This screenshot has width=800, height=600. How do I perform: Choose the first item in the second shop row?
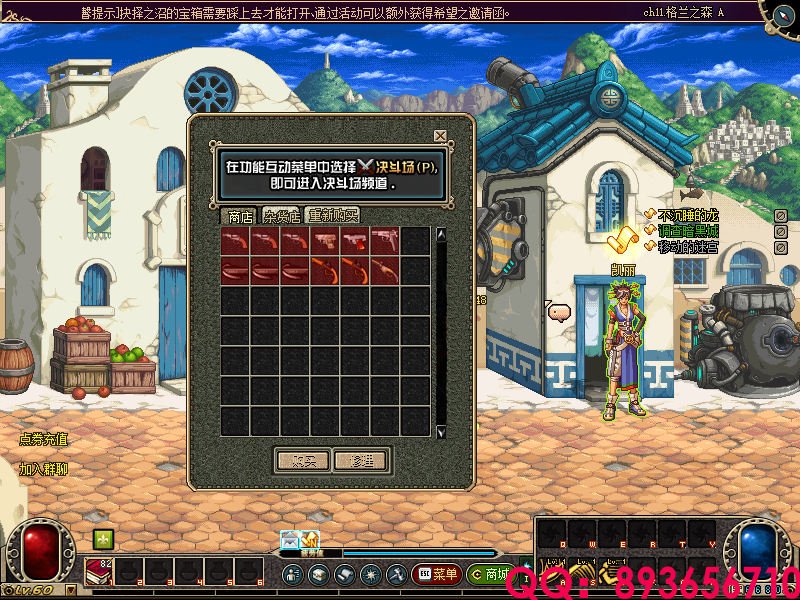(x=235, y=271)
